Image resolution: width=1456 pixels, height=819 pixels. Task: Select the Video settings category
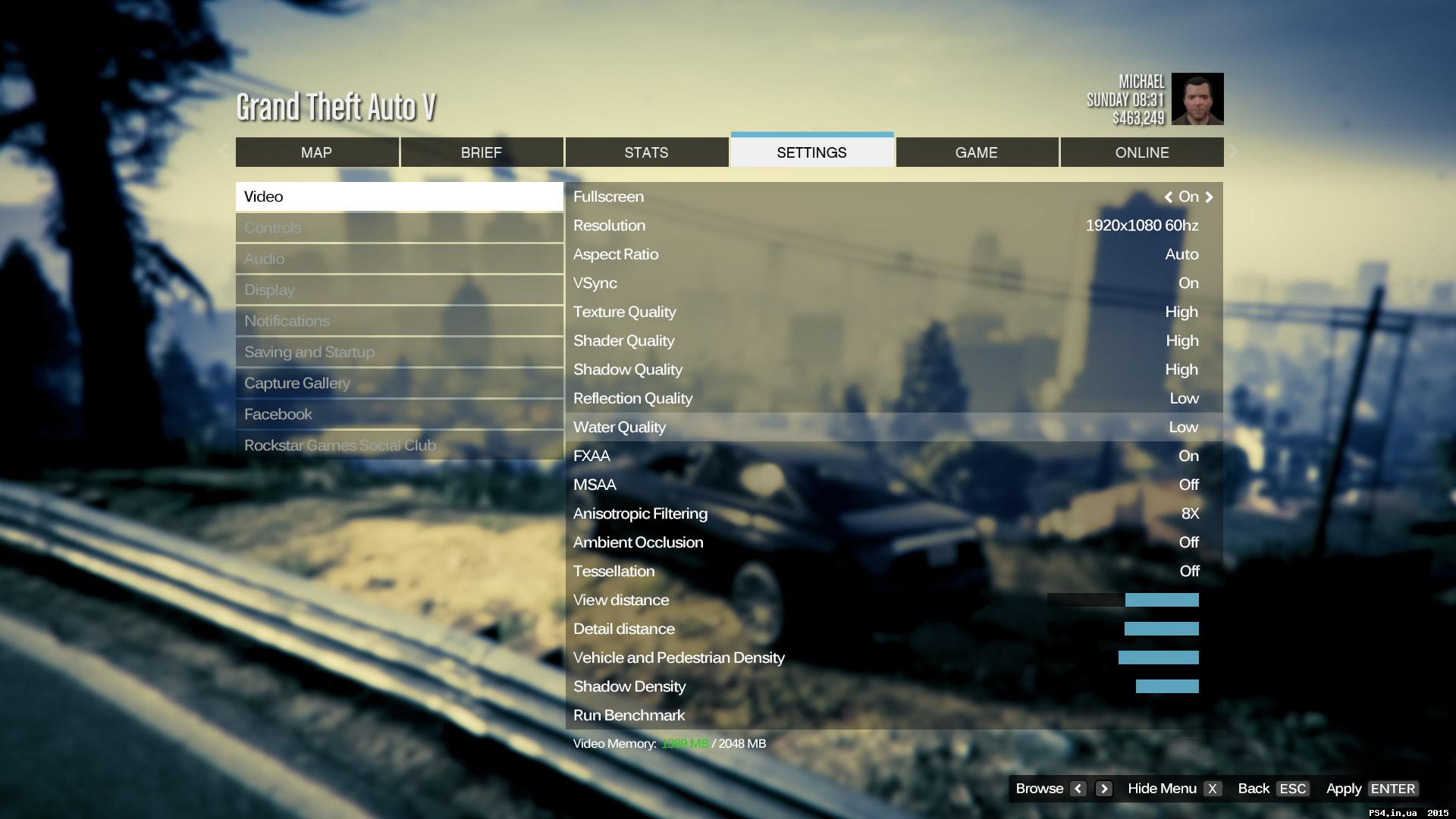point(399,196)
